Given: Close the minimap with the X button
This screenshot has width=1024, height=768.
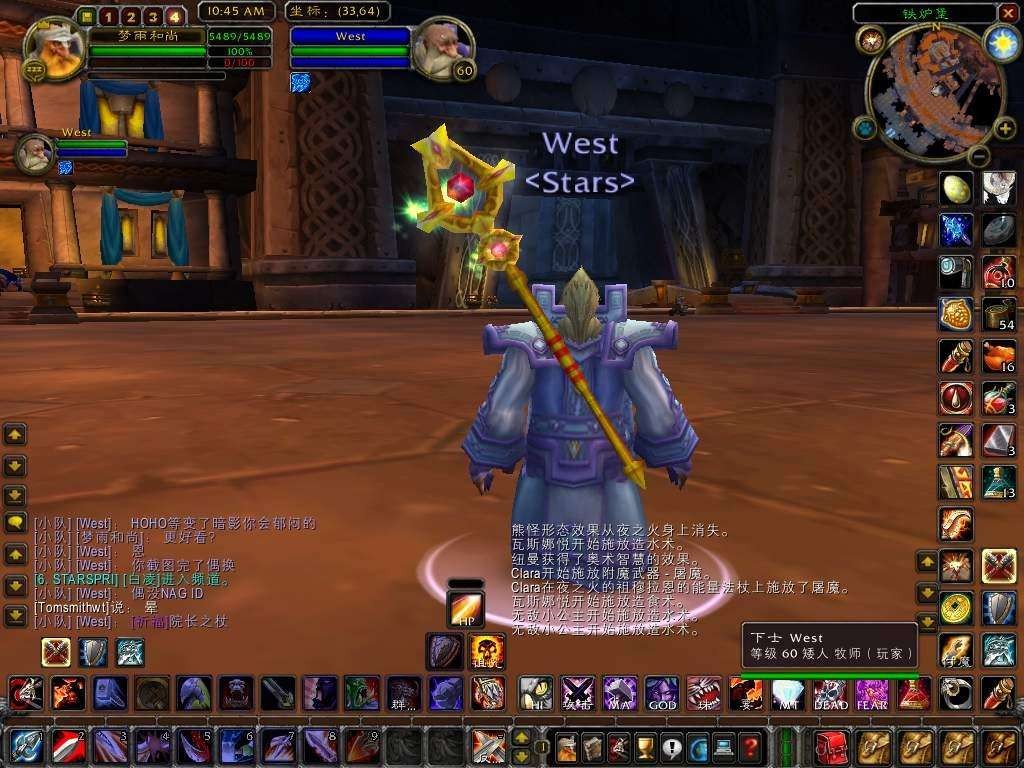Looking at the screenshot, I should pos(1009,13).
